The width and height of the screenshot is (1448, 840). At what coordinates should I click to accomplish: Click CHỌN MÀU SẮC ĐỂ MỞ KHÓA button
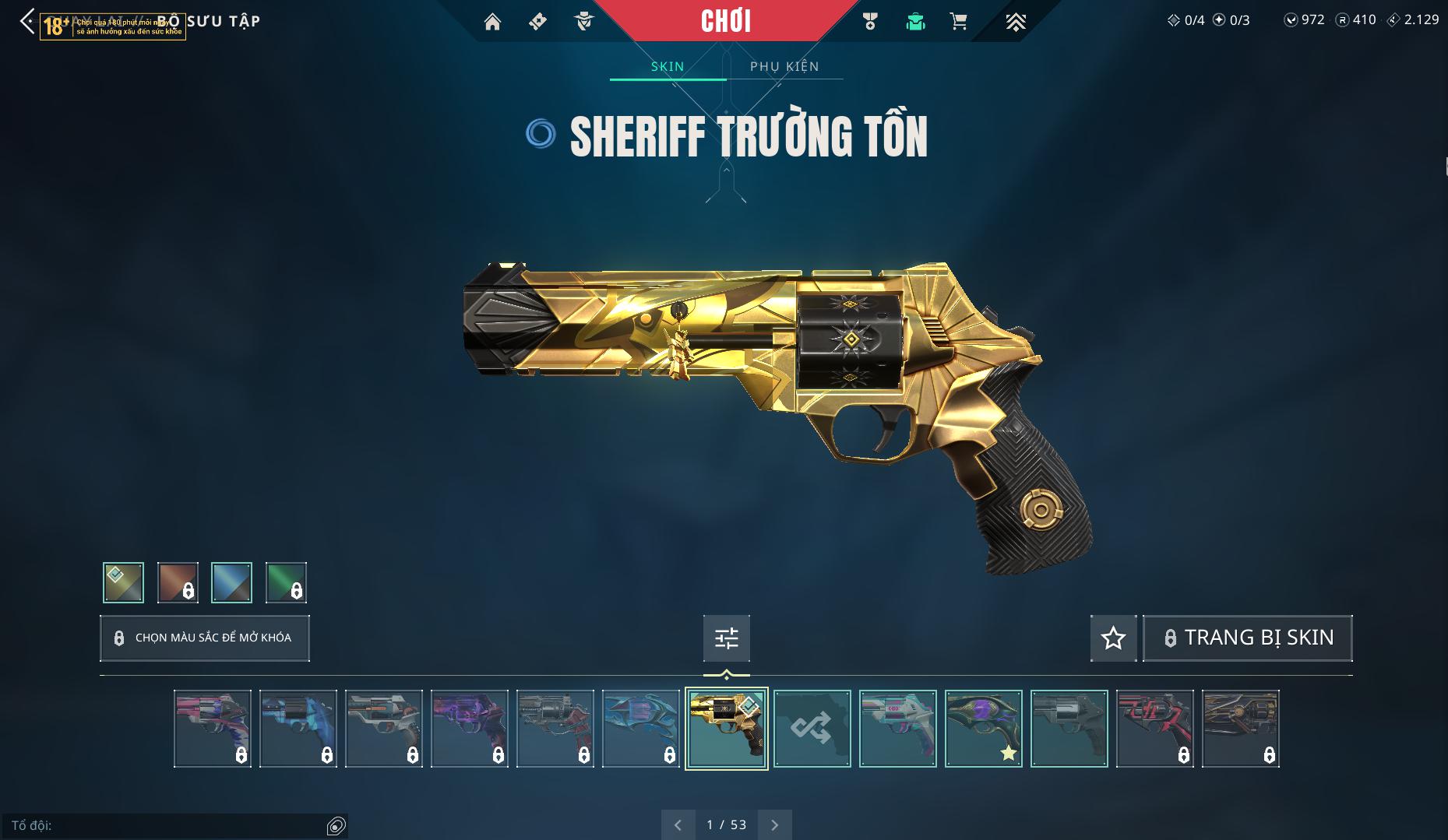tap(205, 638)
